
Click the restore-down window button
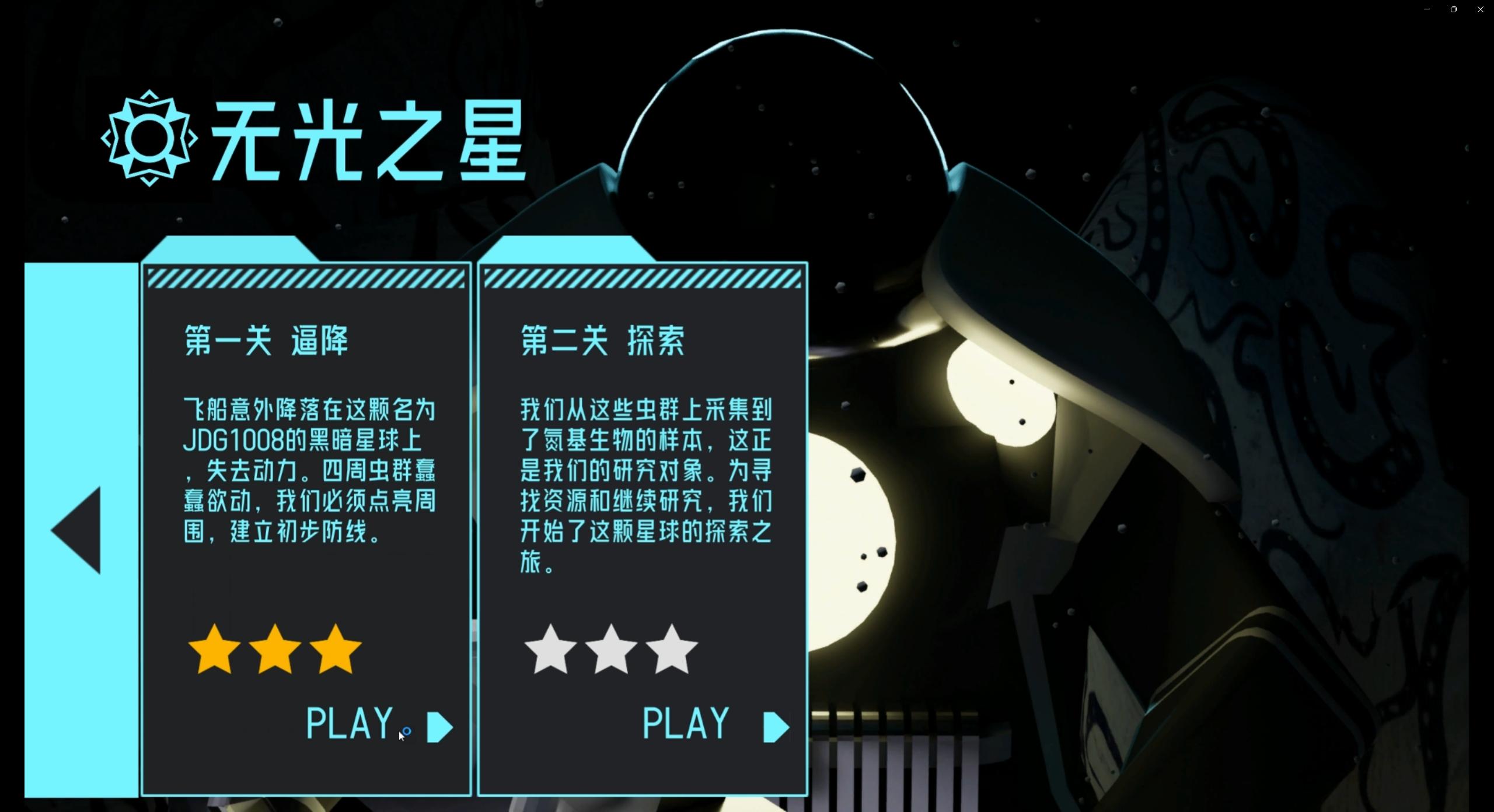[1453, 9]
